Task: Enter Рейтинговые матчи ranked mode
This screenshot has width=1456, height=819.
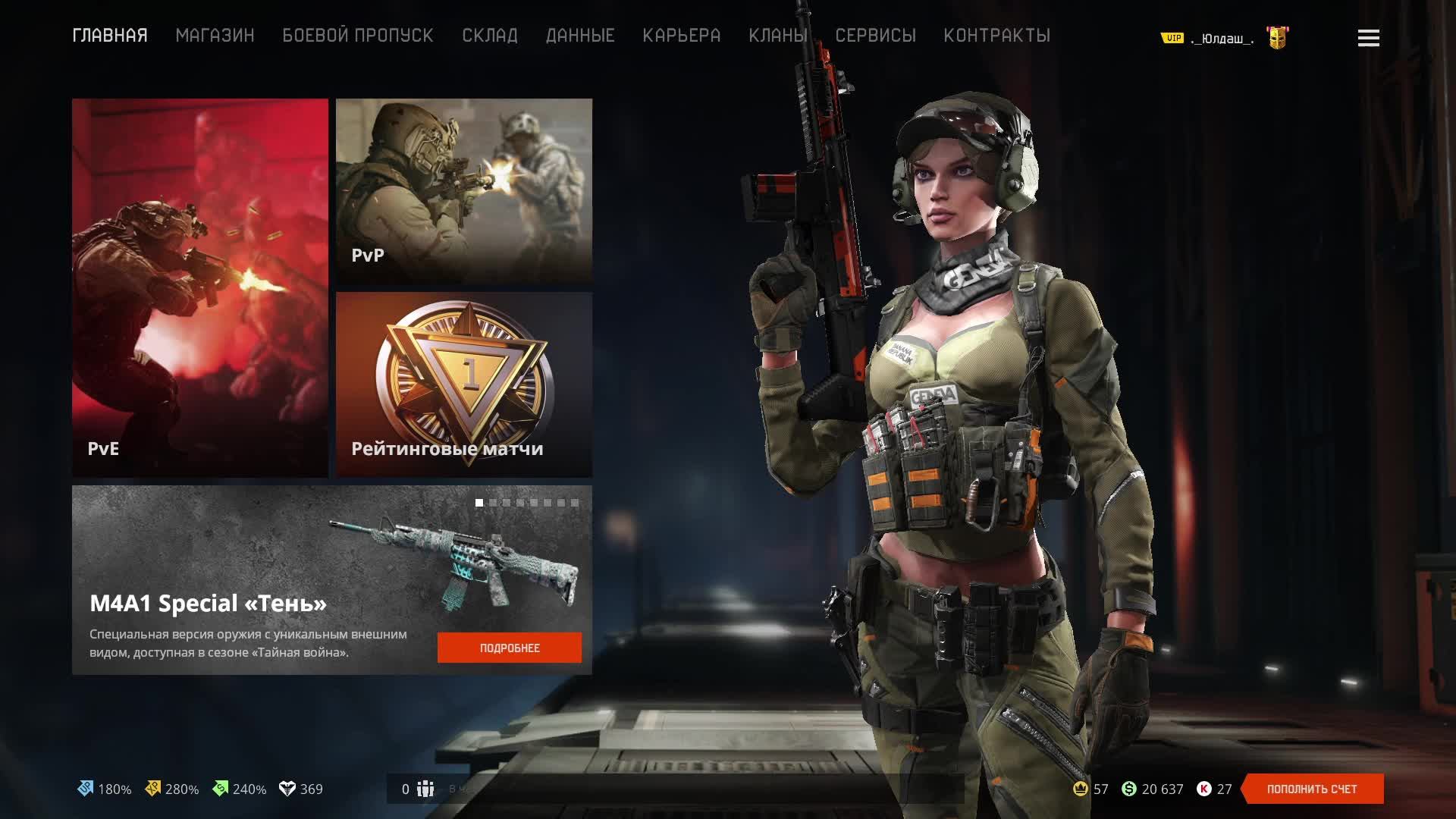Action: point(464,384)
